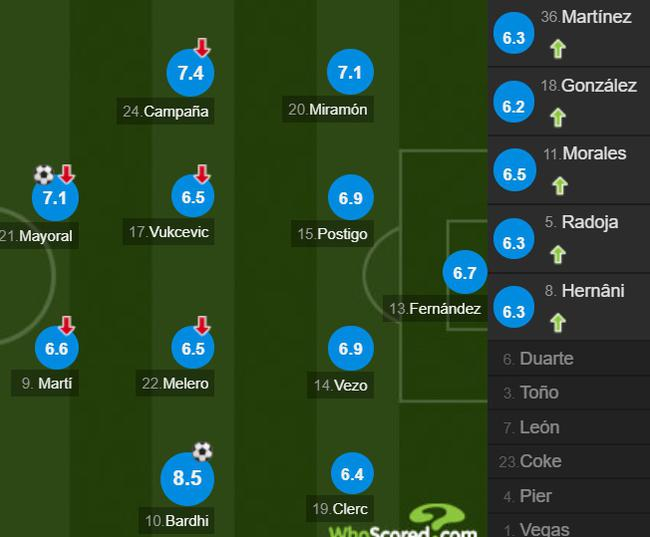This screenshot has height=537, width=650.
Task: Select unused substitute Duarte
Action: click(x=548, y=359)
